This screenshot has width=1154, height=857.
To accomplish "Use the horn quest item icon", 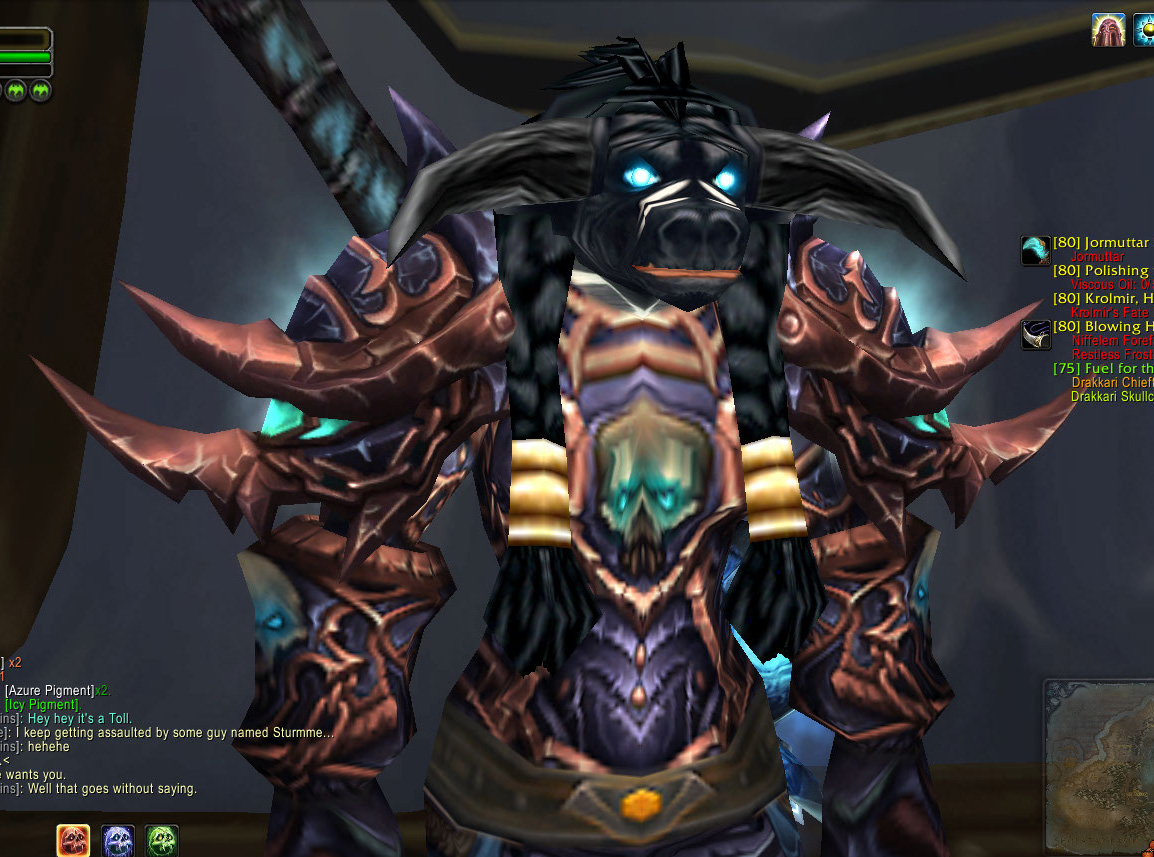I will [1035, 335].
